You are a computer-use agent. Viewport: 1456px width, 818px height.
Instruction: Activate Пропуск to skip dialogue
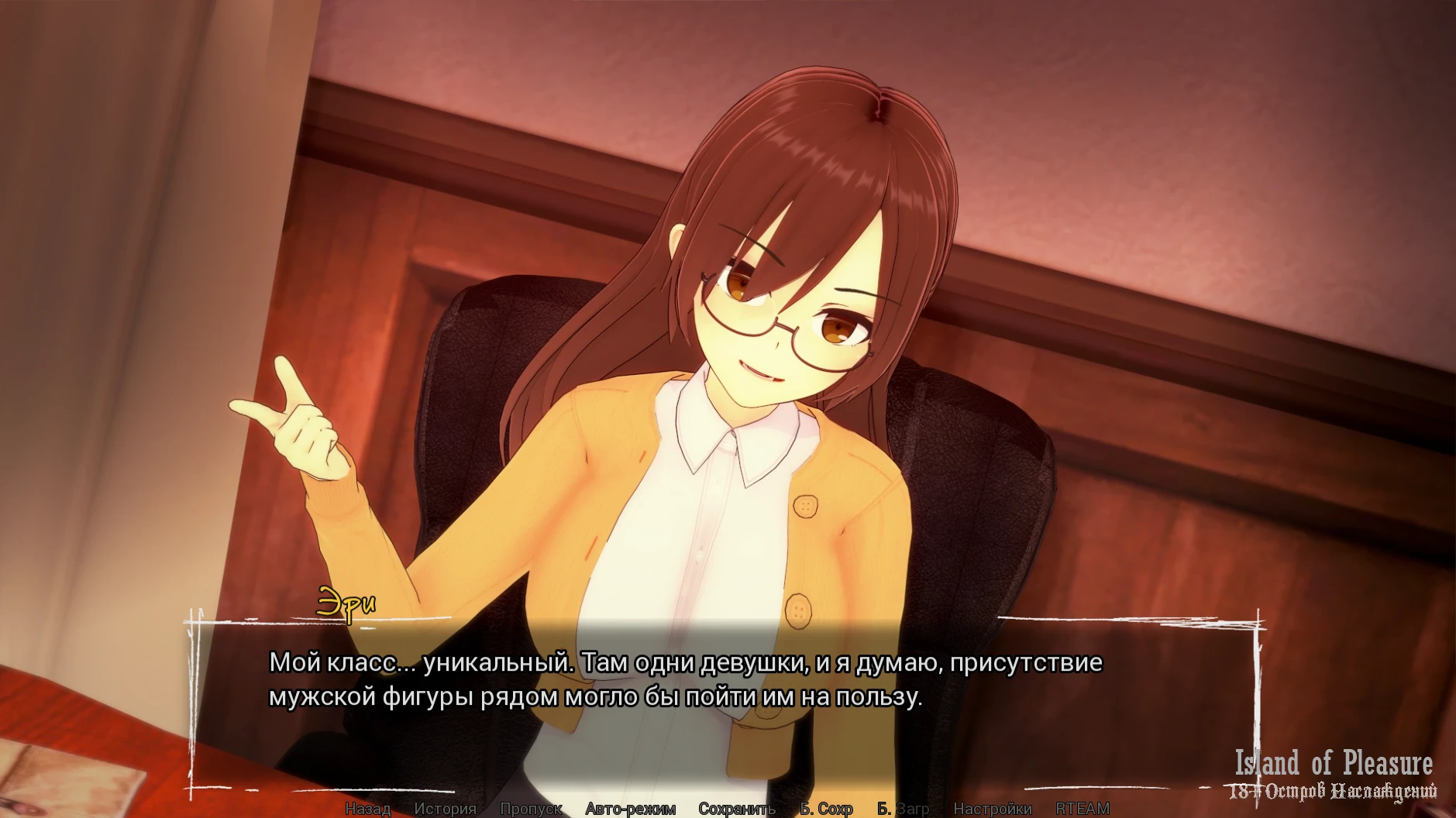tap(531, 809)
